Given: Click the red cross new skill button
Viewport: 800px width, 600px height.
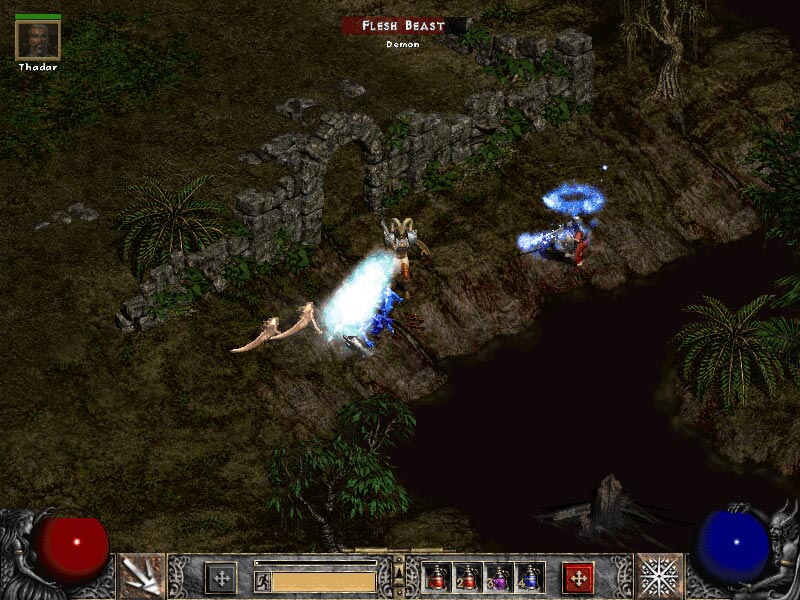Looking at the screenshot, I should click(x=578, y=577).
